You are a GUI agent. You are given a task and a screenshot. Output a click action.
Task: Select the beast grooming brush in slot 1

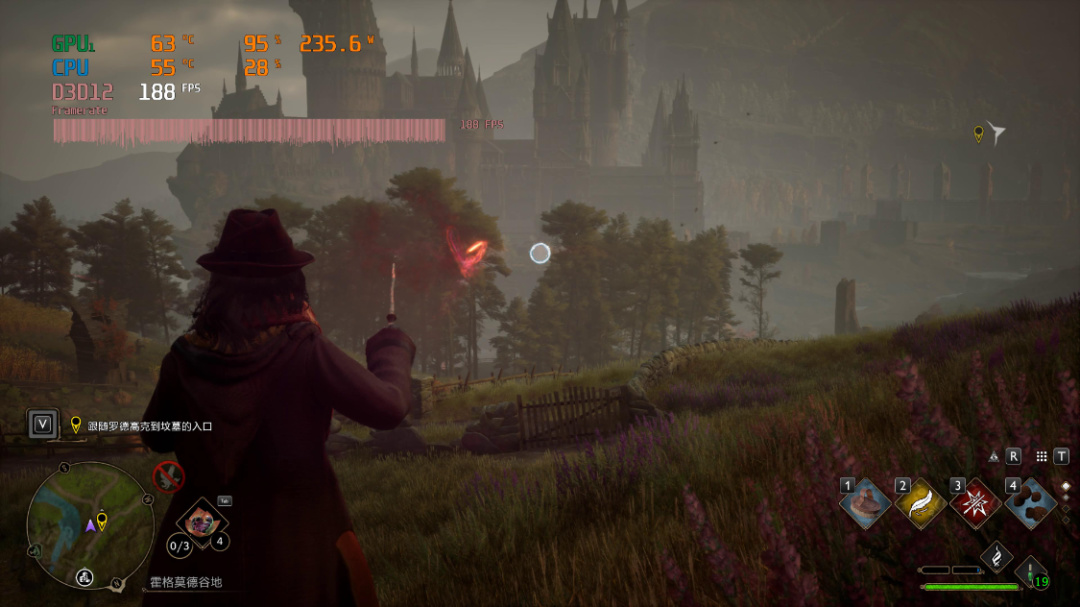(866, 503)
